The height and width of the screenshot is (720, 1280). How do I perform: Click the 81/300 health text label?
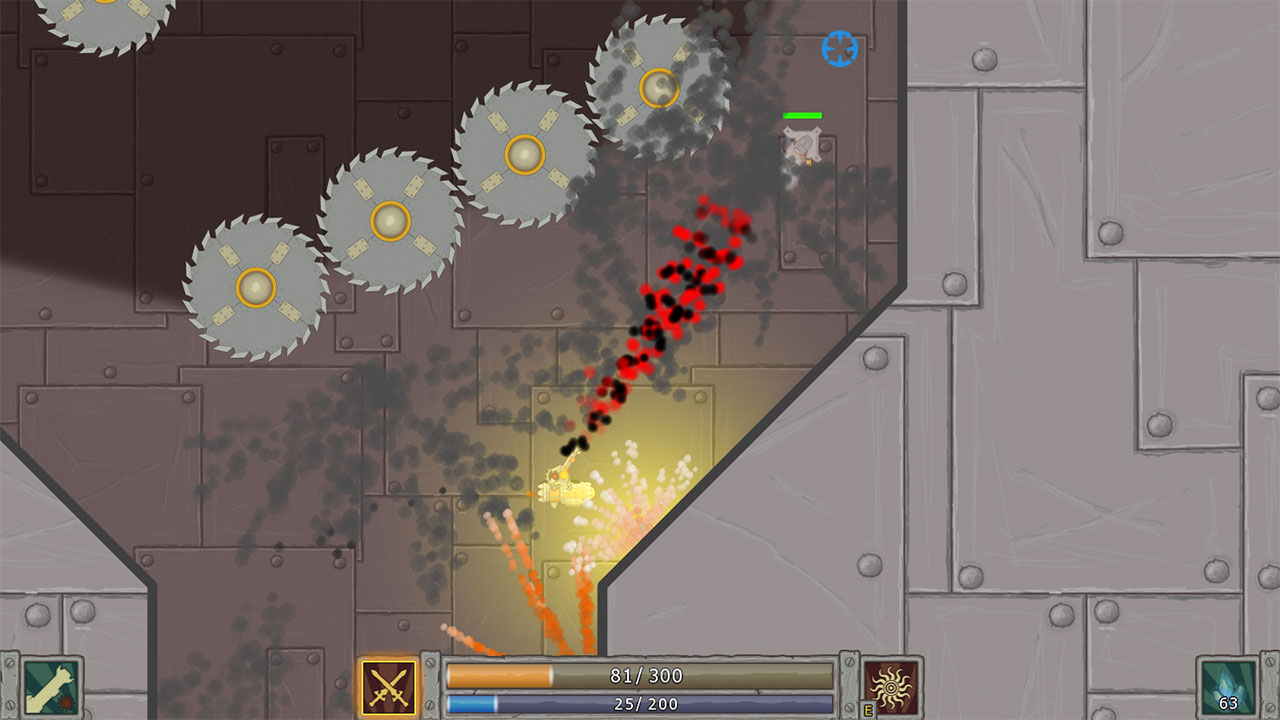[648, 675]
